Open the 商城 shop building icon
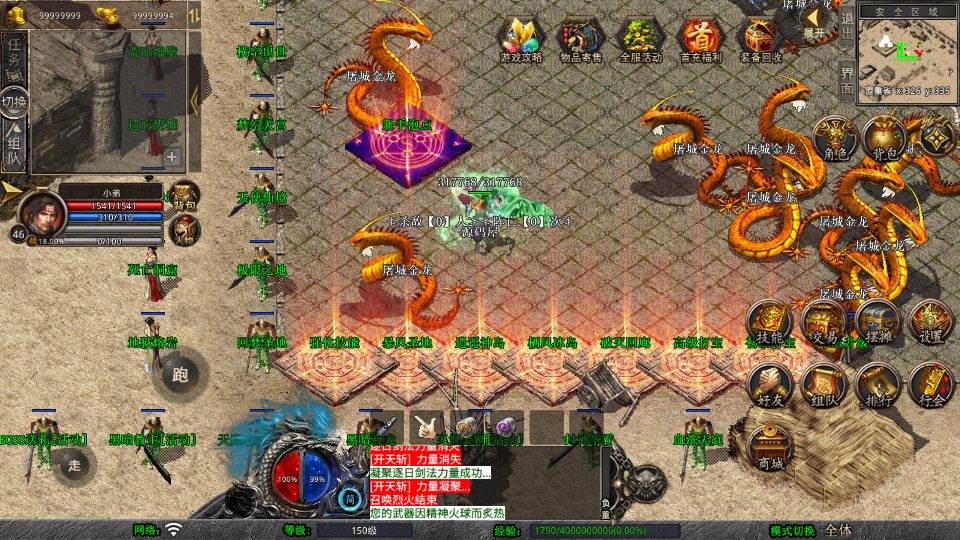The width and height of the screenshot is (960, 540). pos(771,448)
